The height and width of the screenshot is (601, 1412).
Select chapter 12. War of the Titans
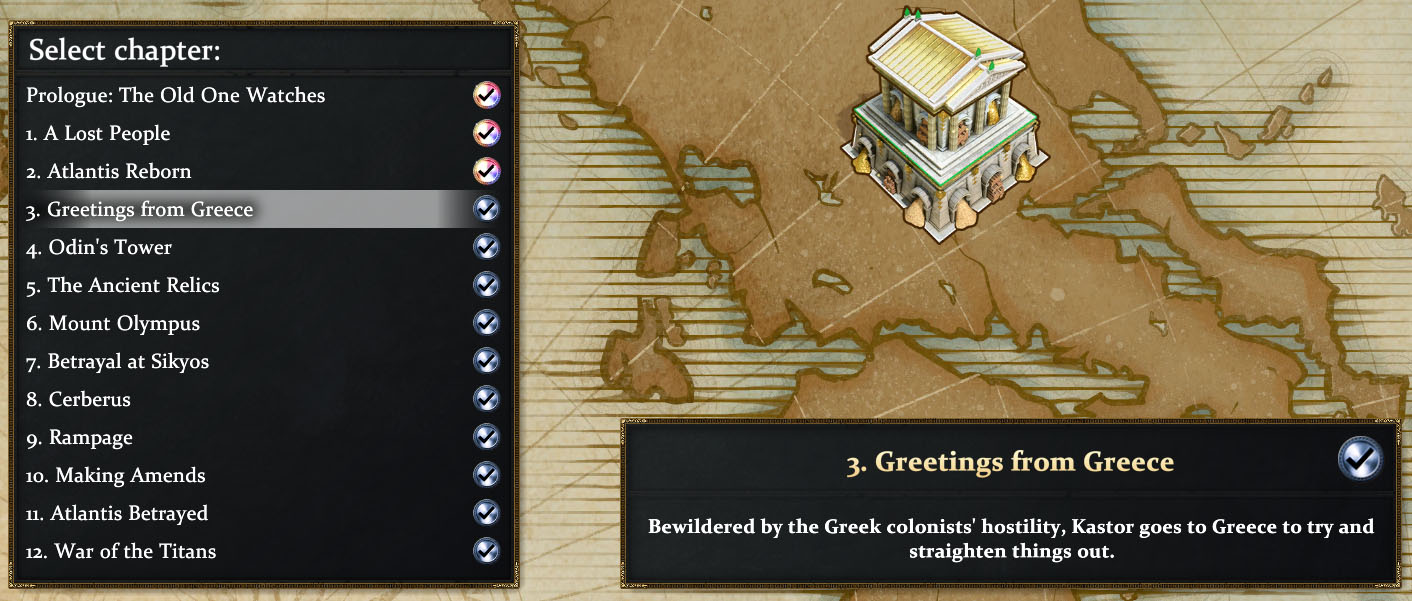point(121,552)
